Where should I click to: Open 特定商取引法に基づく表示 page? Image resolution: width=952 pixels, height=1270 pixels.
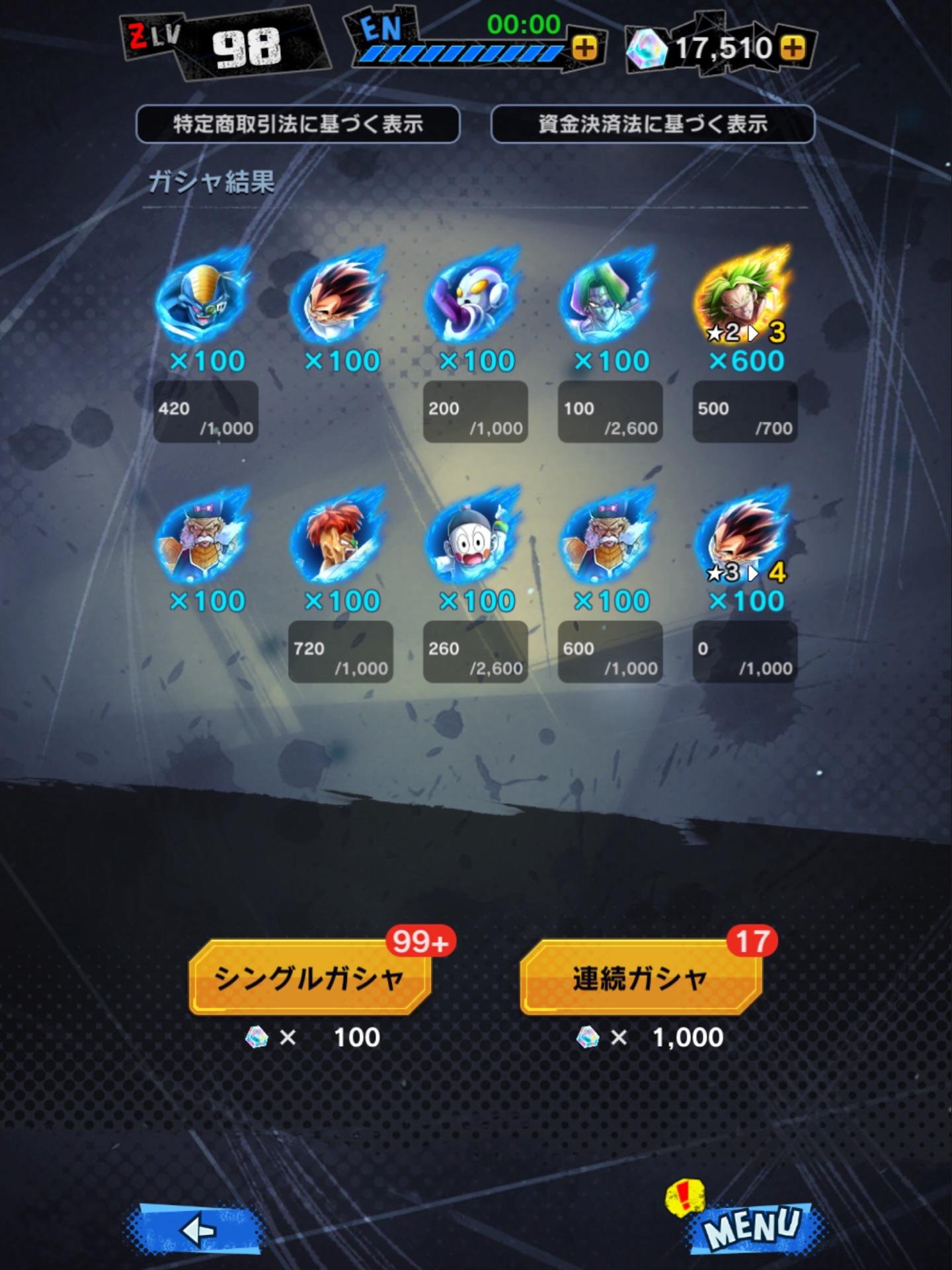point(299,122)
